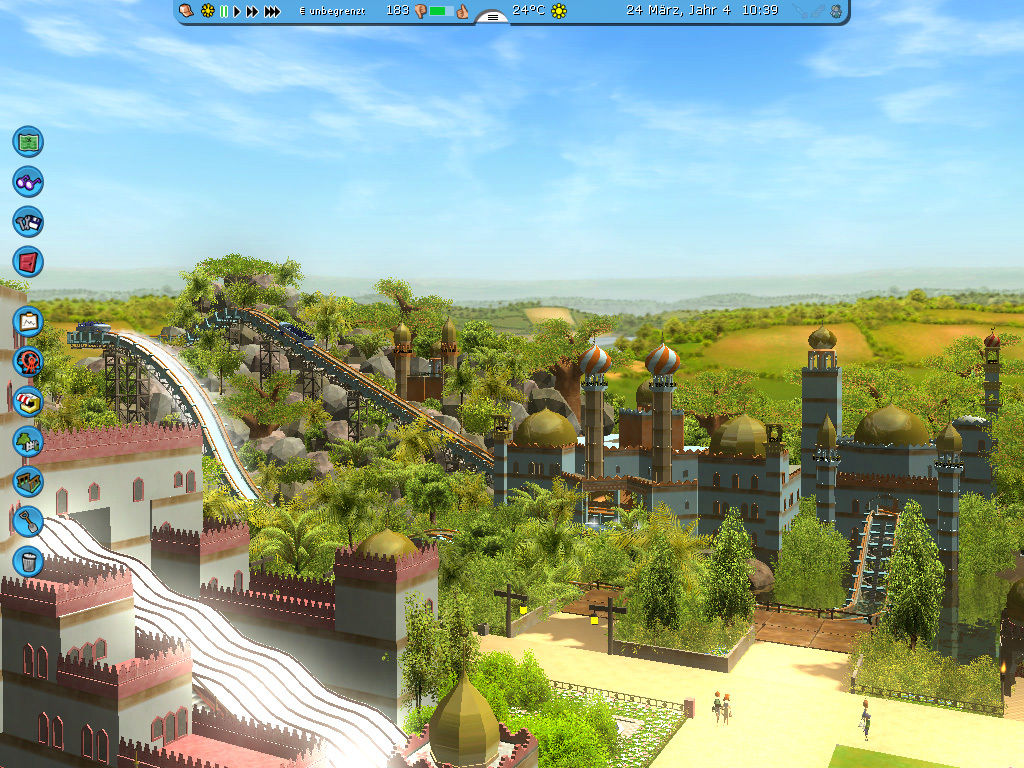Activate the trash can delete tool

28,561
